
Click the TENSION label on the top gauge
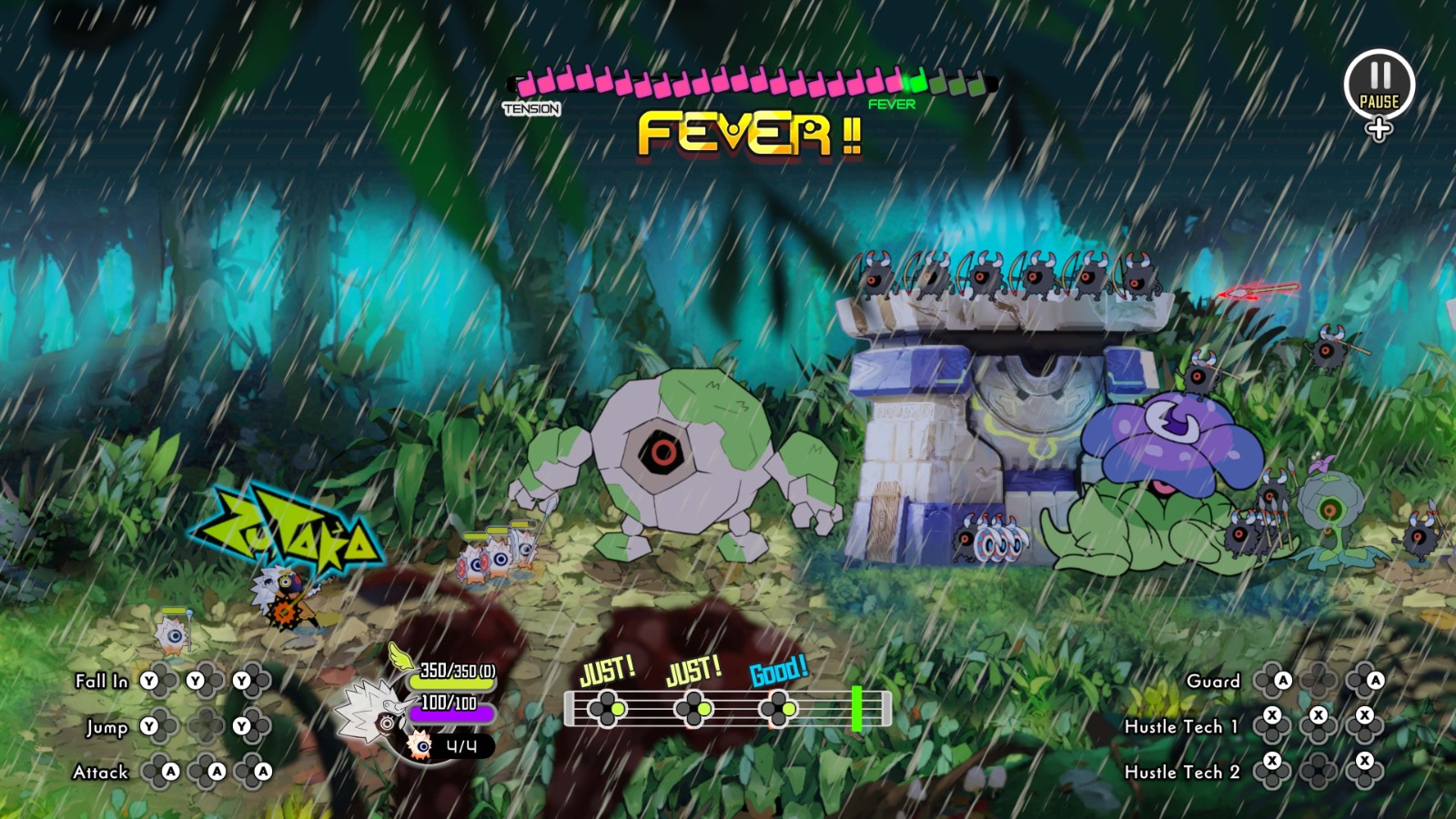click(531, 108)
